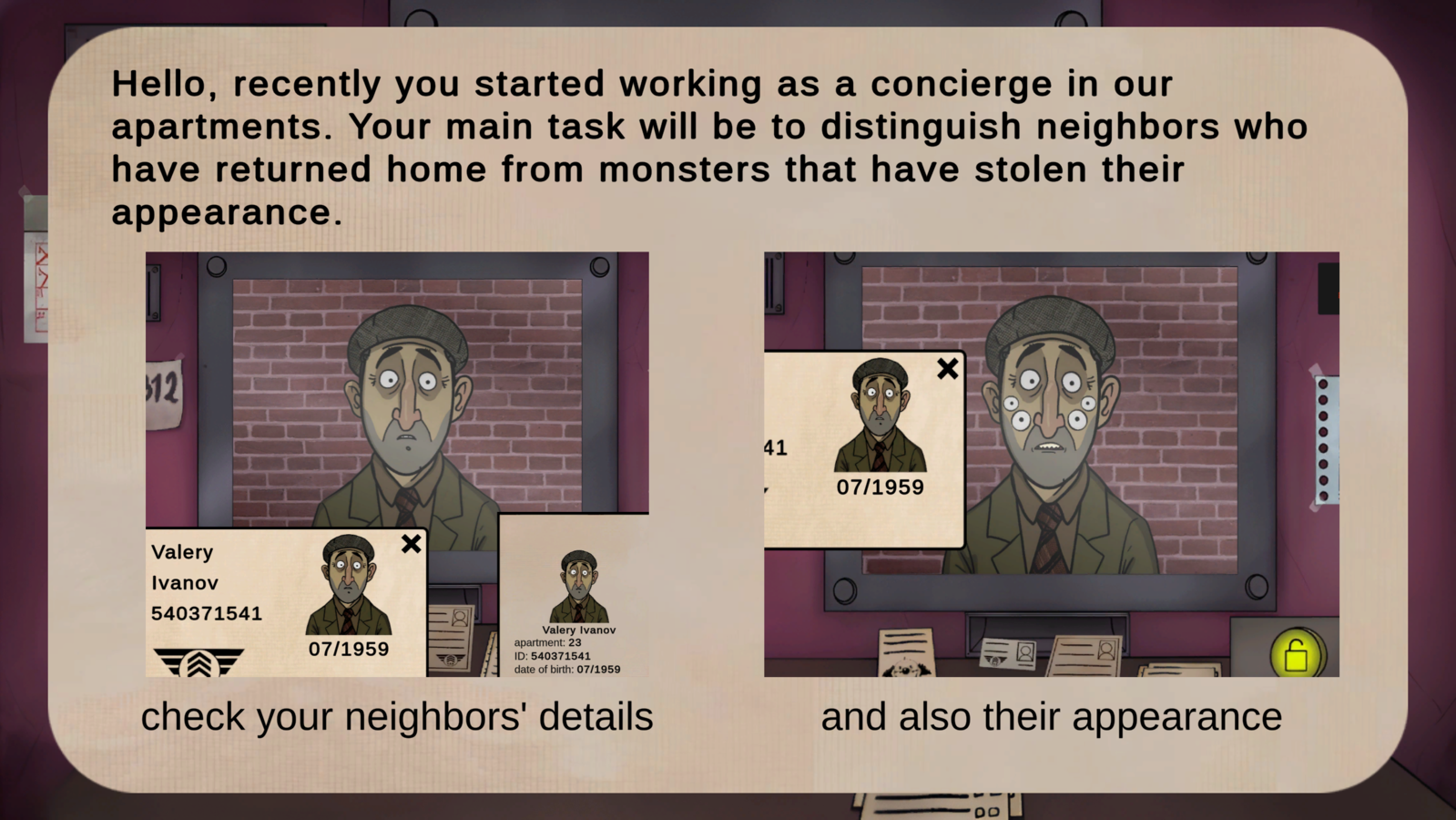Select the ID number 540371541 on the card
1456x820 pixels.
point(207,613)
